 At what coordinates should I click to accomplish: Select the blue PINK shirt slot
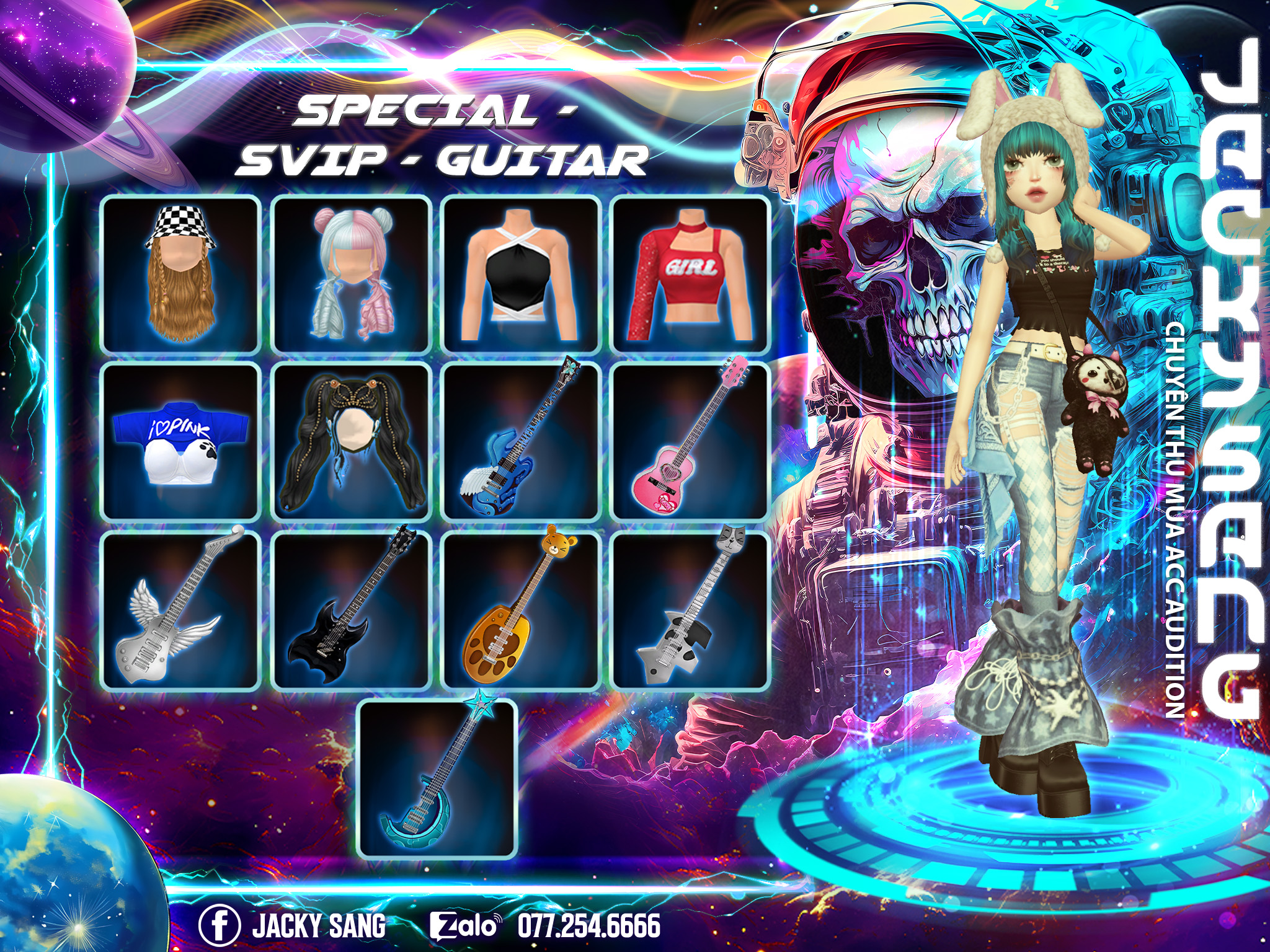[x=180, y=441]
